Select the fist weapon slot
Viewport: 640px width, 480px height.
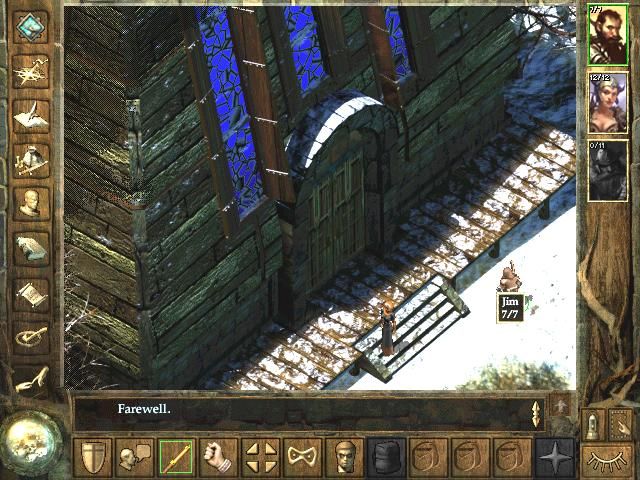tap(218, 458)
